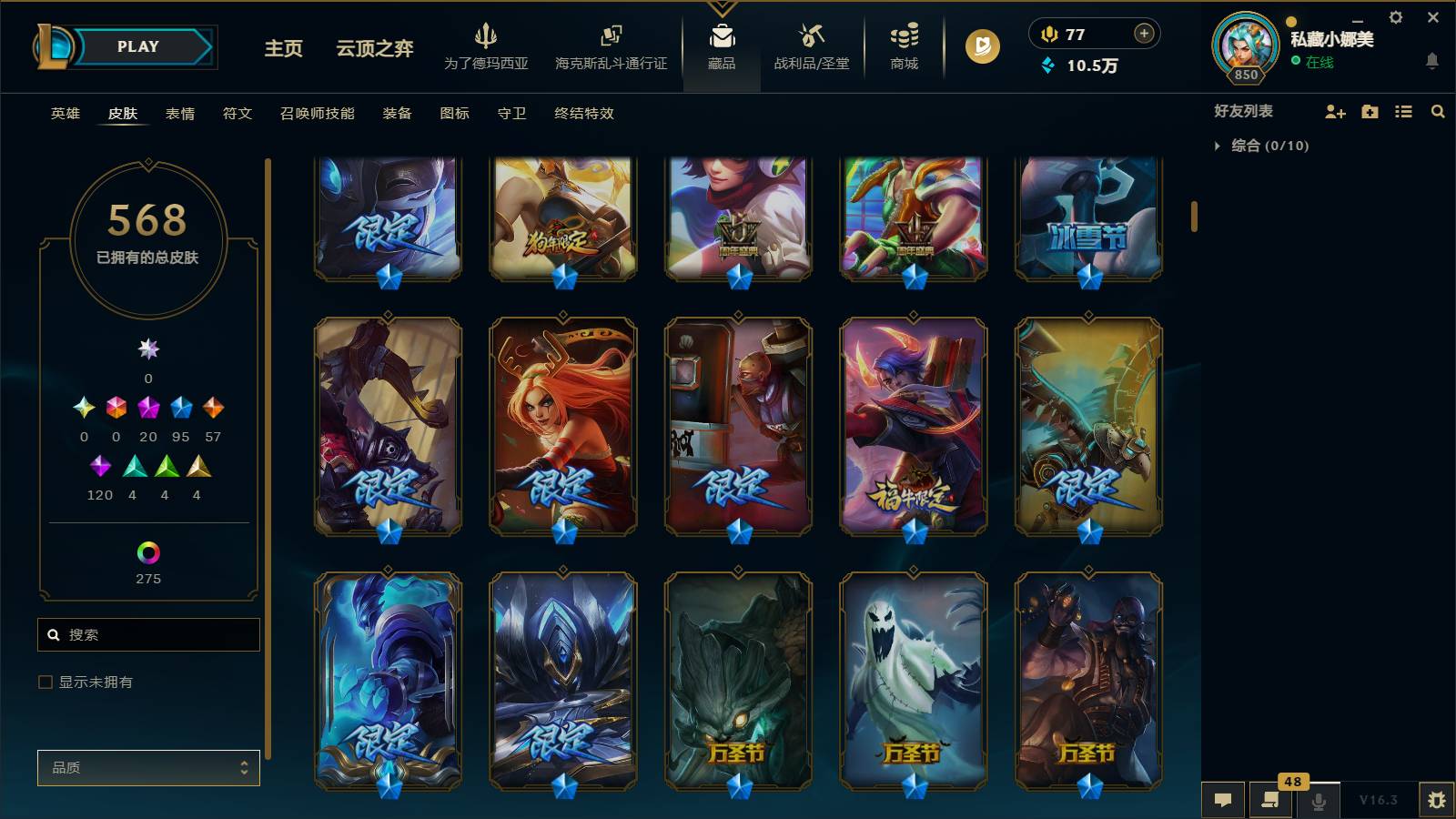Image resolution: width=1456 pixels, height=819 pixels.
Task: Enable the 显示未拥有 checkbox
Action: tap(44, 681)
